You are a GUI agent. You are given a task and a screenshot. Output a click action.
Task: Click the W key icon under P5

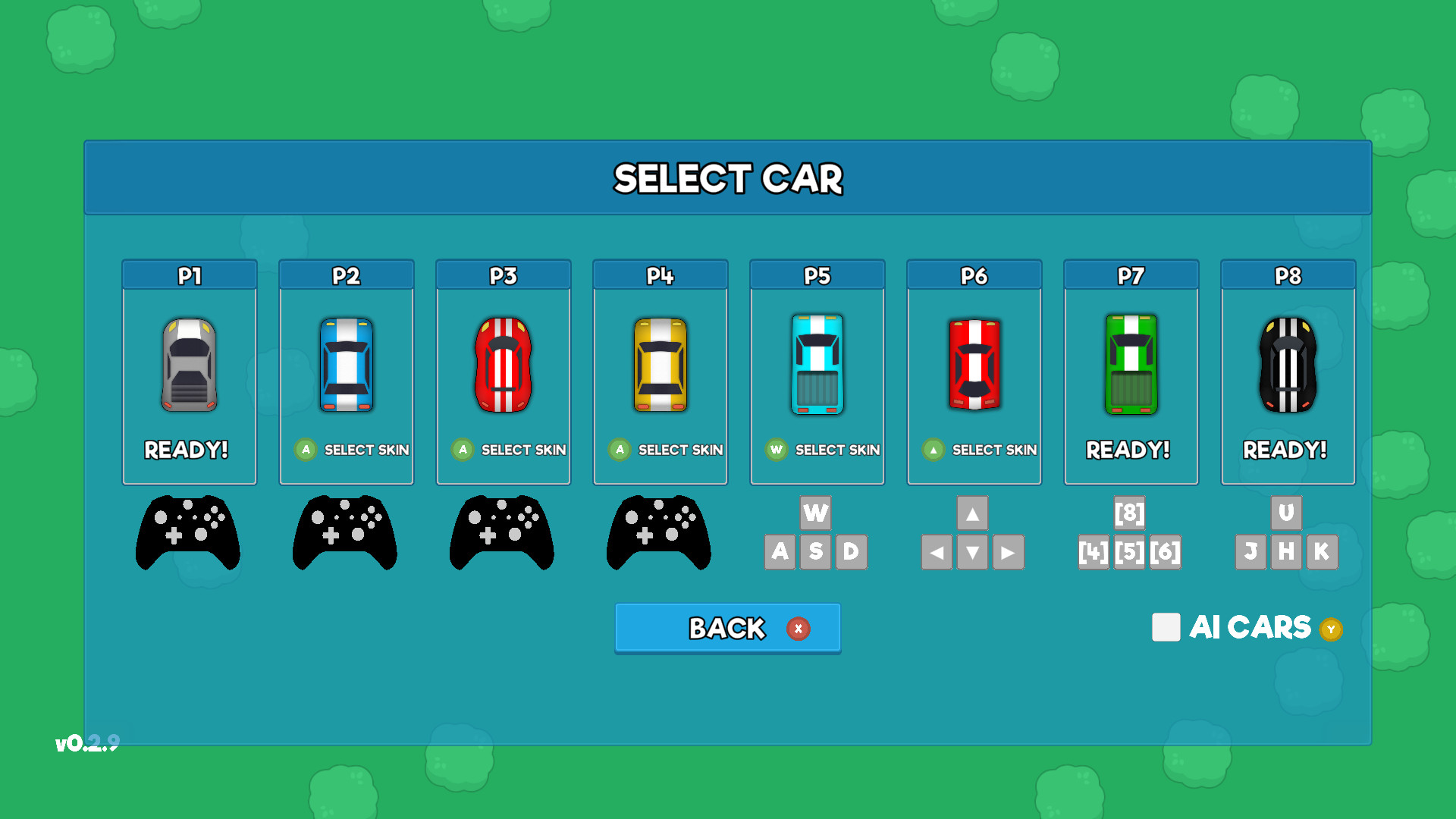tap(816, 513)
